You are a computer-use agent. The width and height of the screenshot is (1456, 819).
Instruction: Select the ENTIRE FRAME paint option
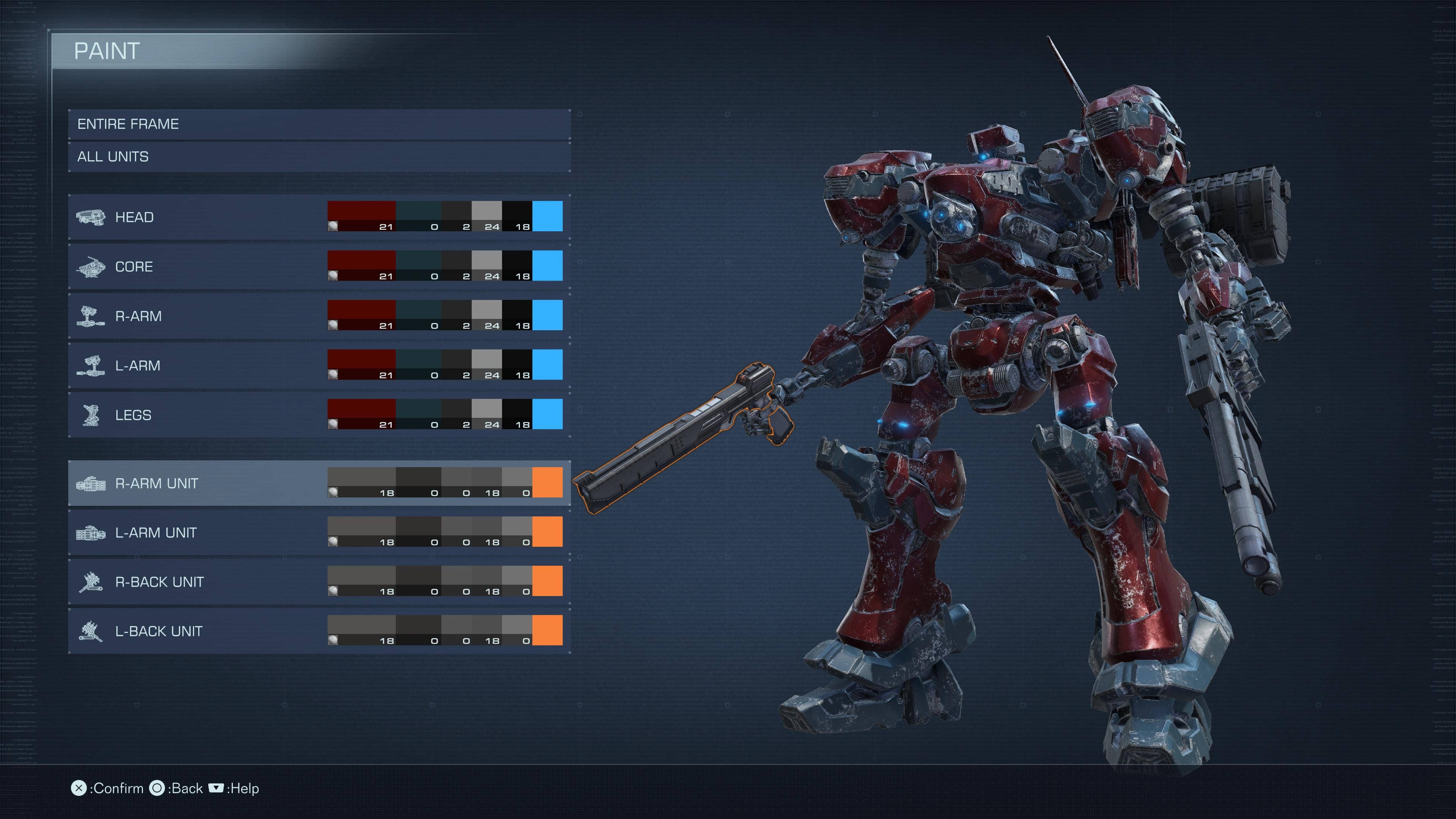click(x=319, y=124)
